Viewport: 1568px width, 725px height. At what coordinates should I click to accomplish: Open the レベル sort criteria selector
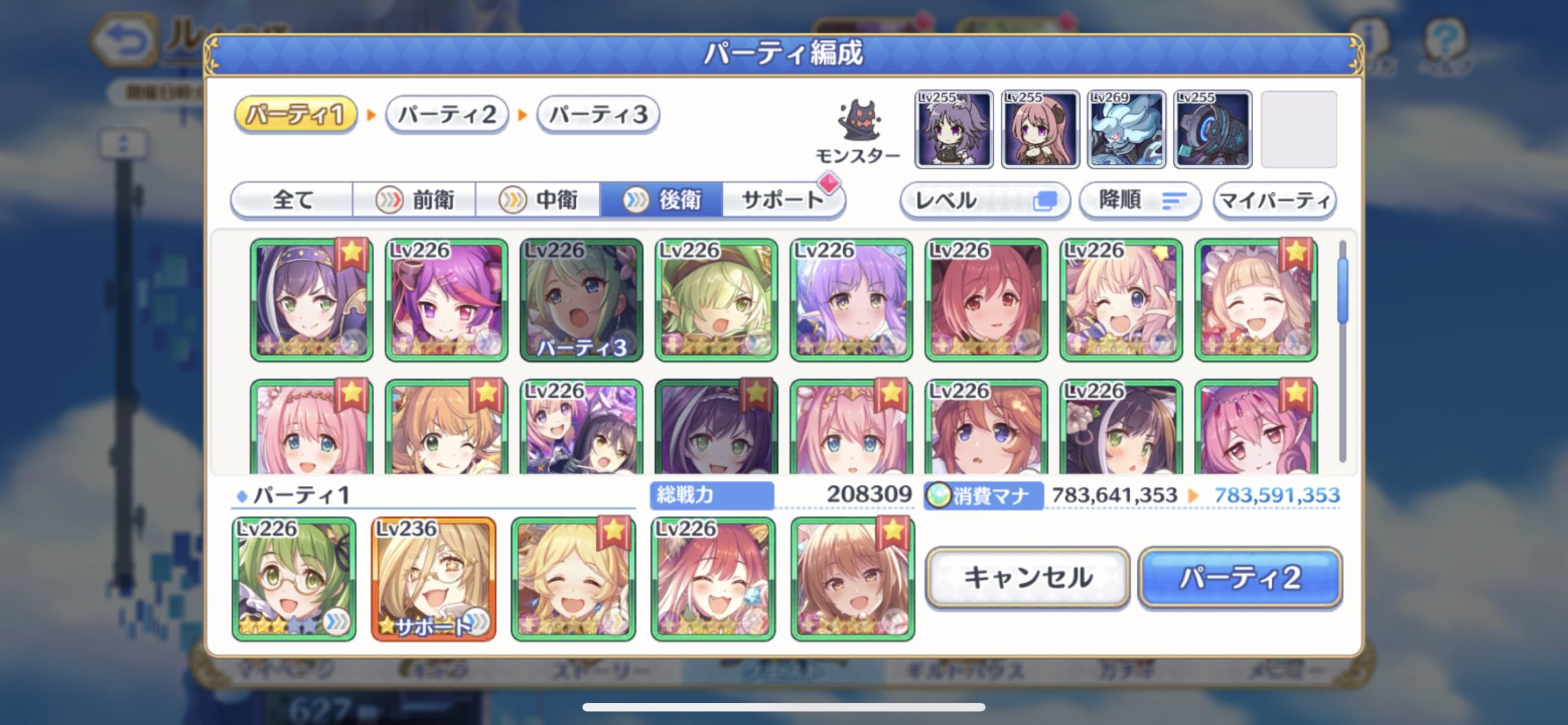(x=984, y=200)
